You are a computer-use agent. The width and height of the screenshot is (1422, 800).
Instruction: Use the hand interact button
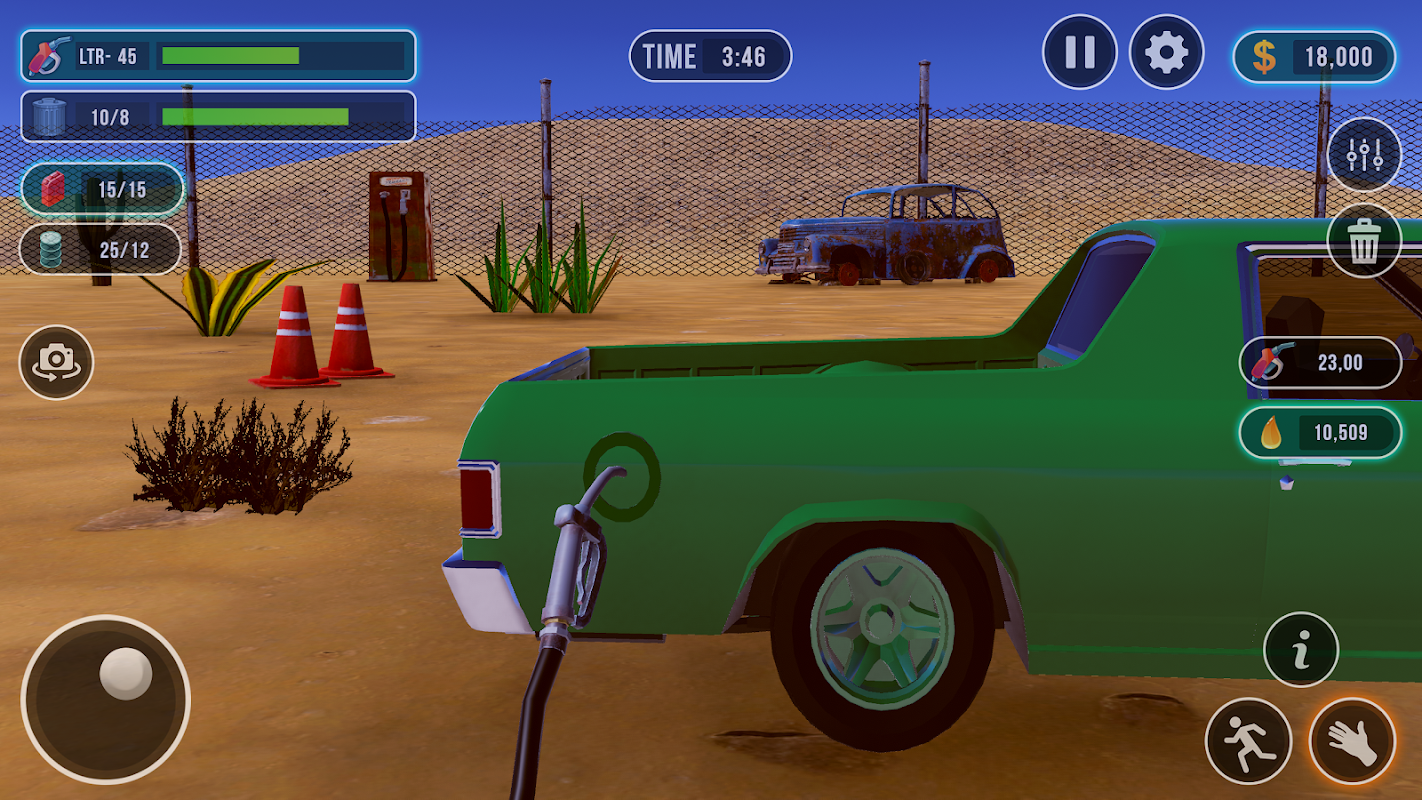pos(1352,741)
